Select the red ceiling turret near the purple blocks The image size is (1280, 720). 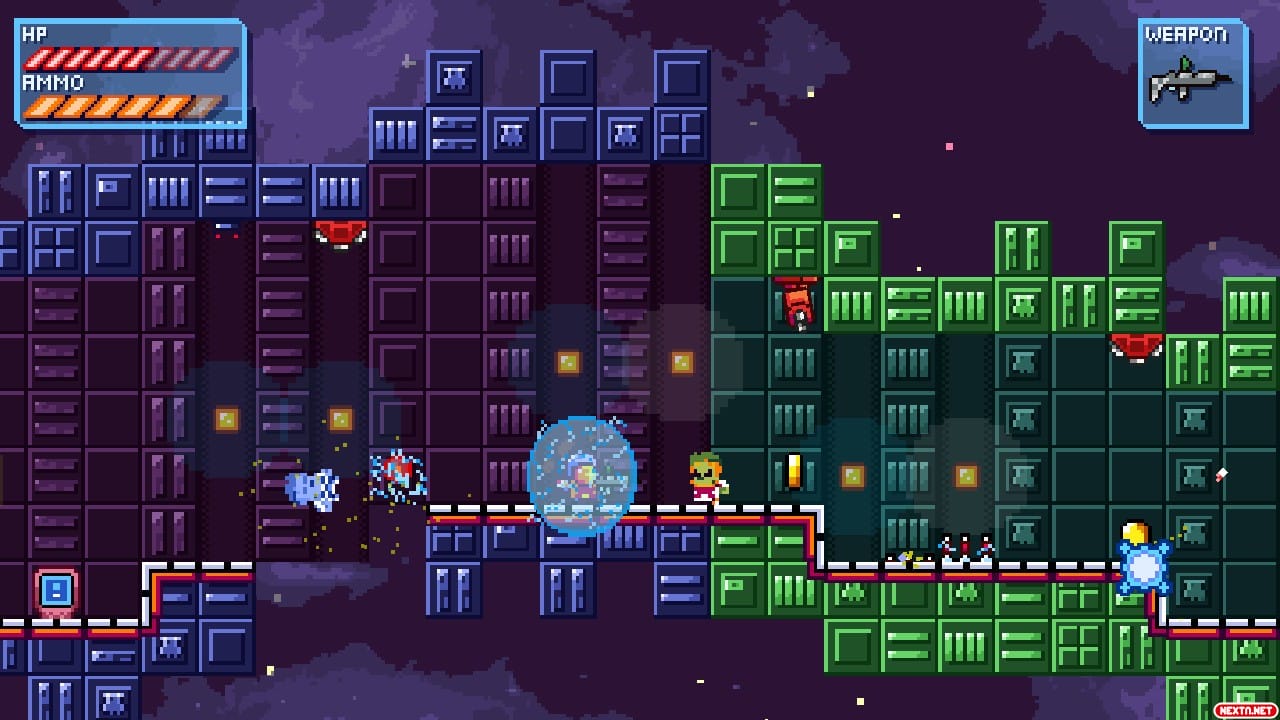click(341, 232)
